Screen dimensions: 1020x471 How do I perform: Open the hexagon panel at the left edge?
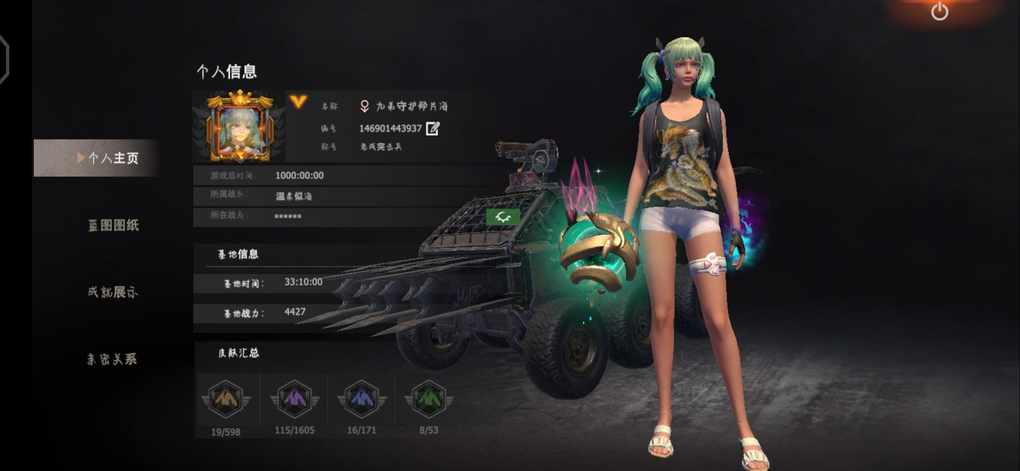[x=4, y=60]
